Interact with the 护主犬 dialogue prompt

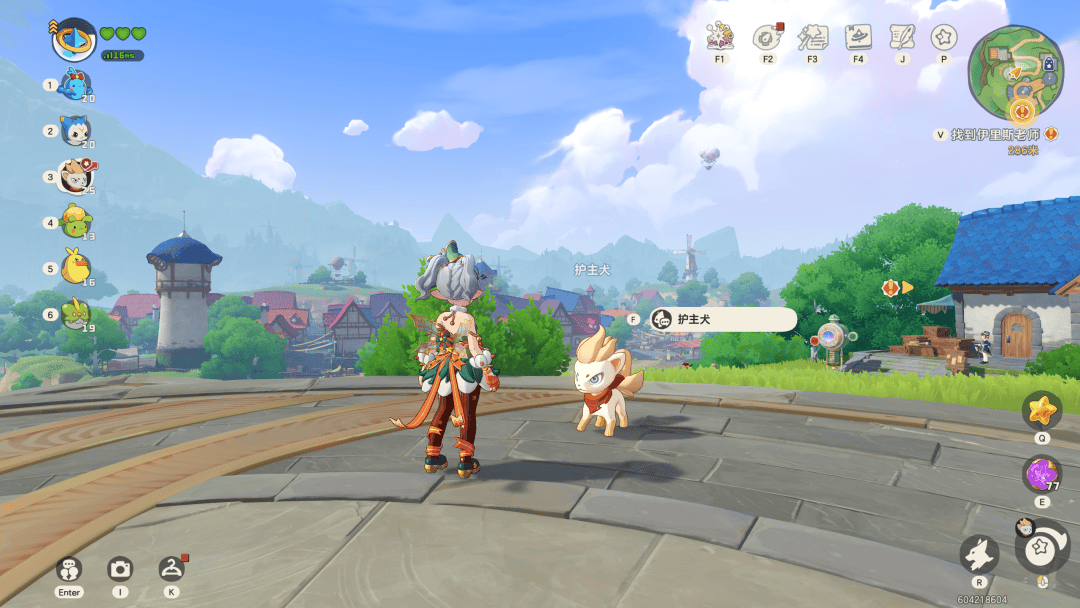pyautogui.click(x=722, y=319)
